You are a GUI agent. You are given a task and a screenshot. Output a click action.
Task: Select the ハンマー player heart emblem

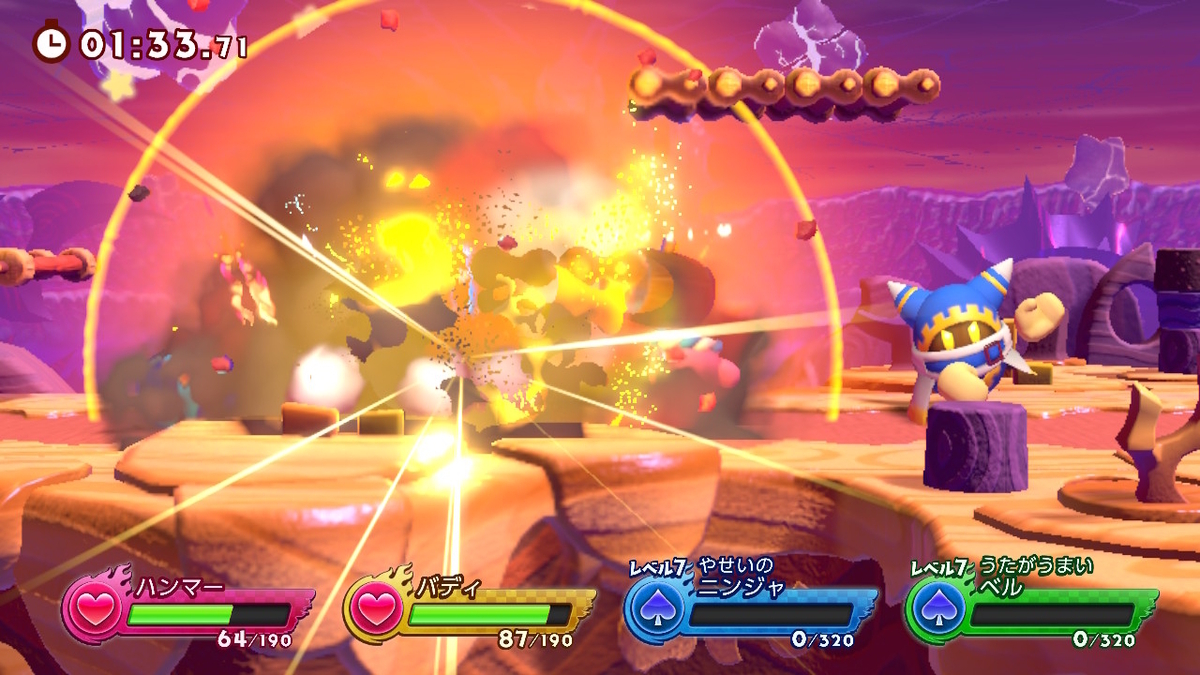point(93,609)
